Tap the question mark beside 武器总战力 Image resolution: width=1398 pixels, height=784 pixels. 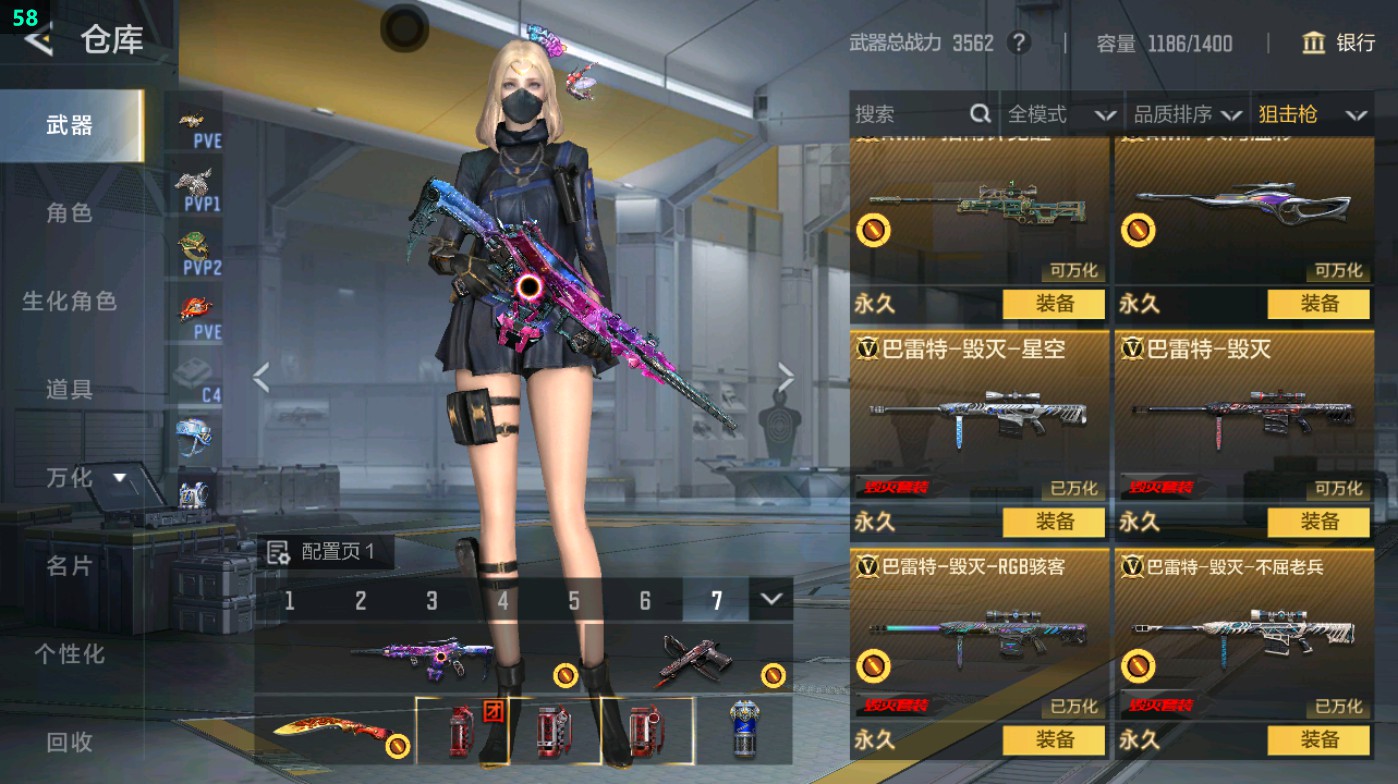(1021, 44)
